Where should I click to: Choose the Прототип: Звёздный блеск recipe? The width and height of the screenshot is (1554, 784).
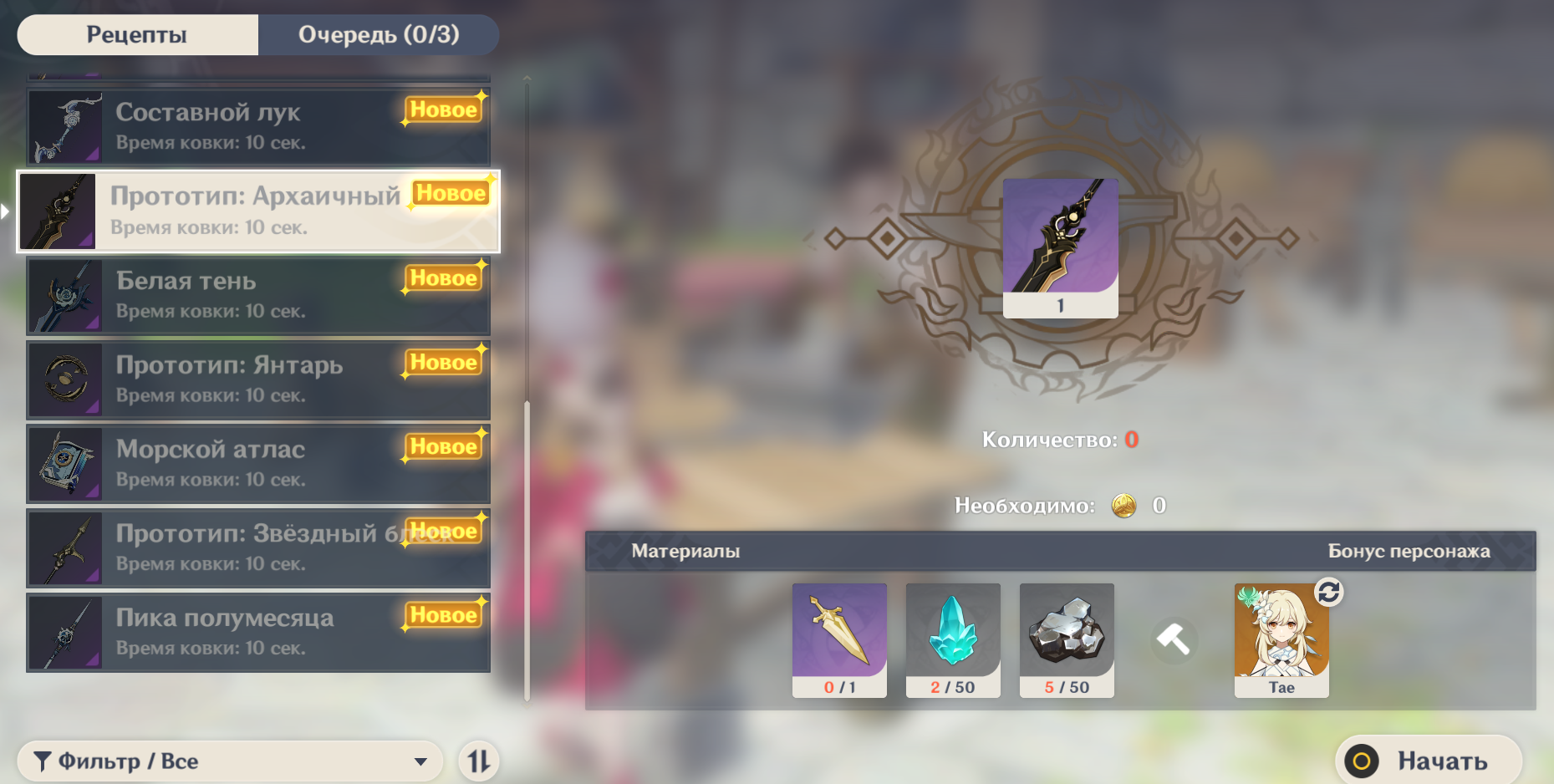(x=257, y=548)
